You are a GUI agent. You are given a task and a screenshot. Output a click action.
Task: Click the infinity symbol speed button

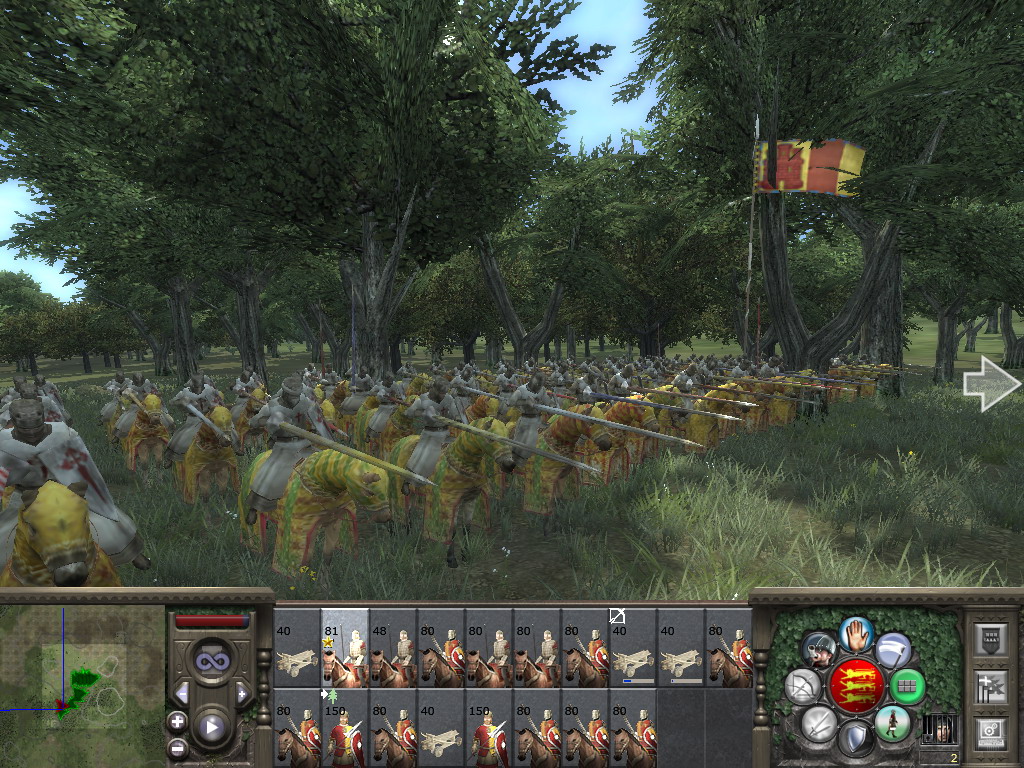click(211, 660)
